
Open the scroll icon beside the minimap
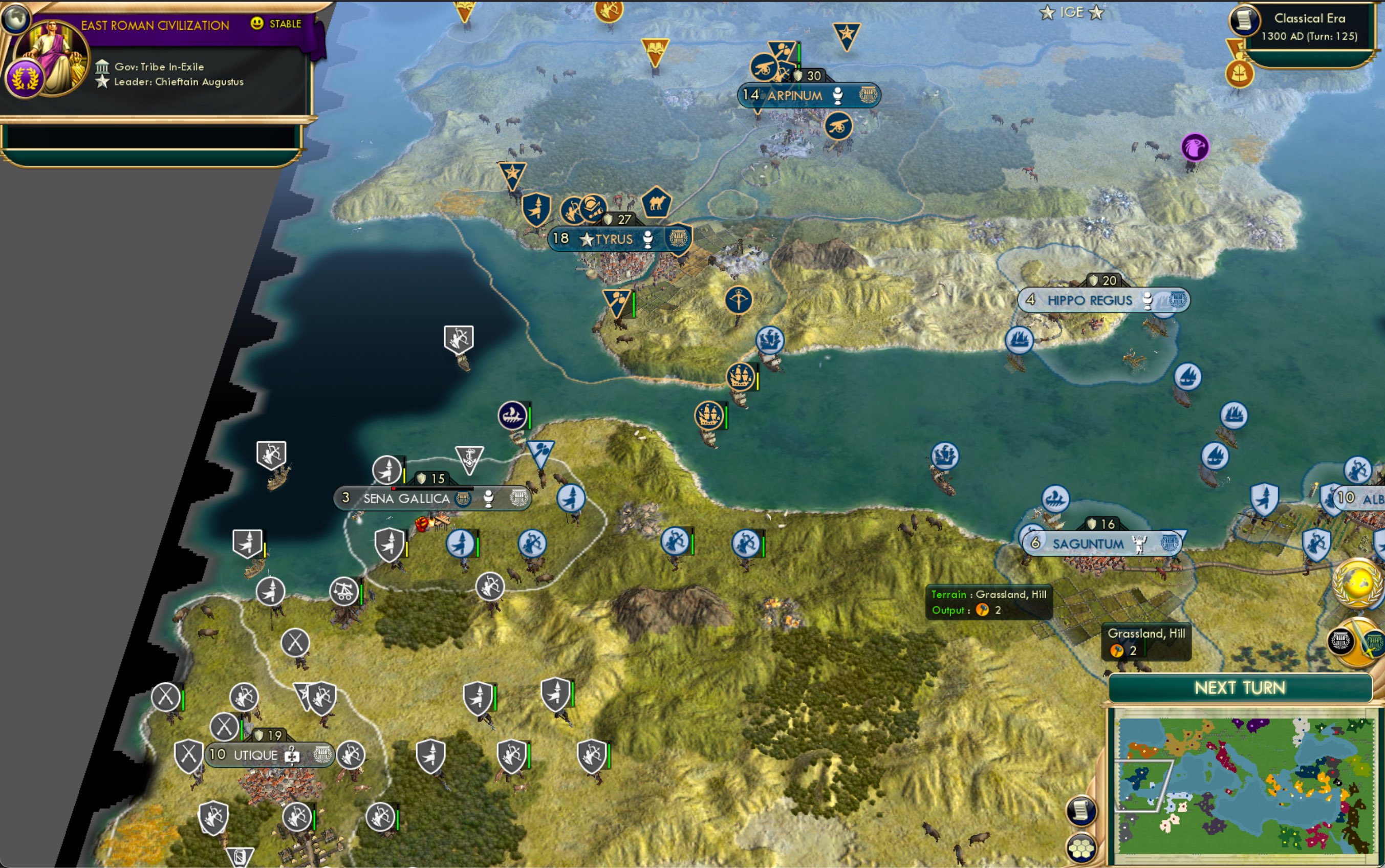pyautogui.click(x=1081, y=811)
